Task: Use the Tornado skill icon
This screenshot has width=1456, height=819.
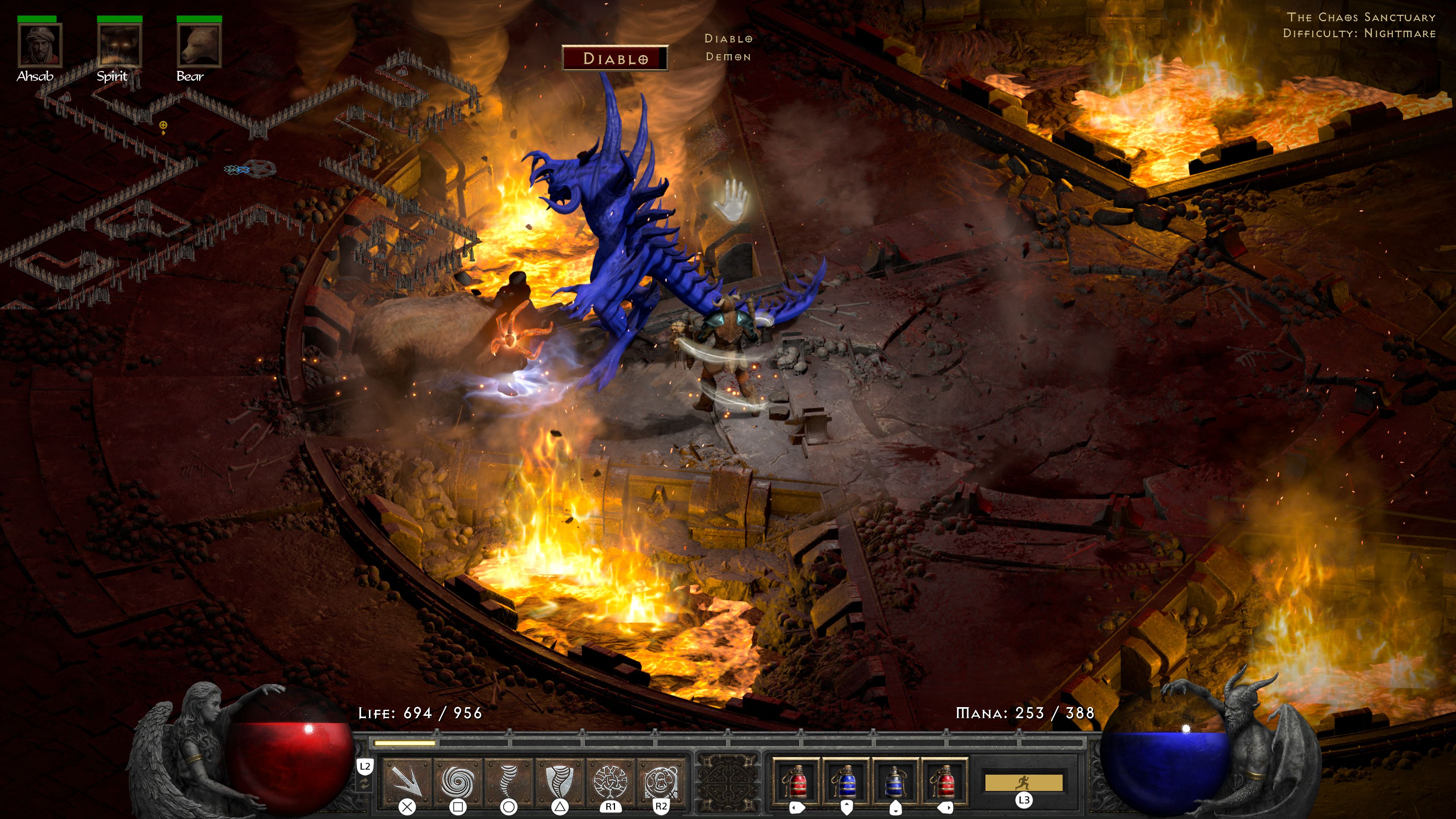Action: (x=508, y=780)
